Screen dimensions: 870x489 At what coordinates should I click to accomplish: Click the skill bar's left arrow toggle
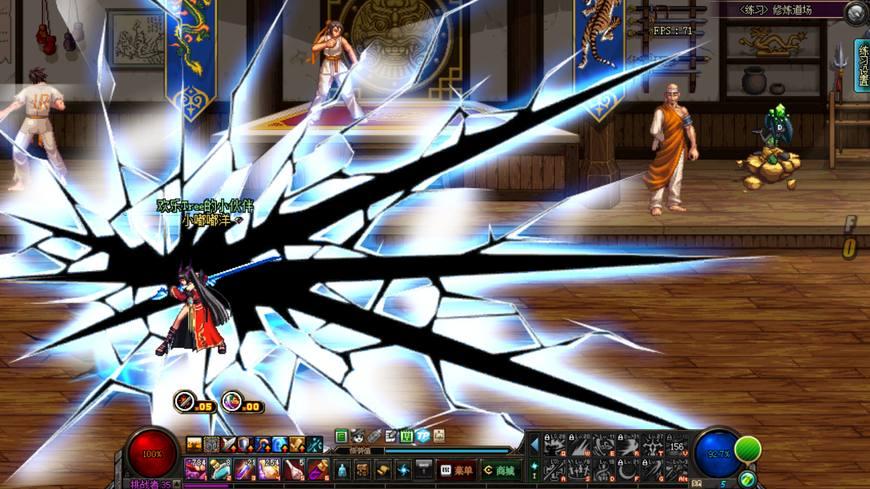pyautogui.click(x=534, y=443)
